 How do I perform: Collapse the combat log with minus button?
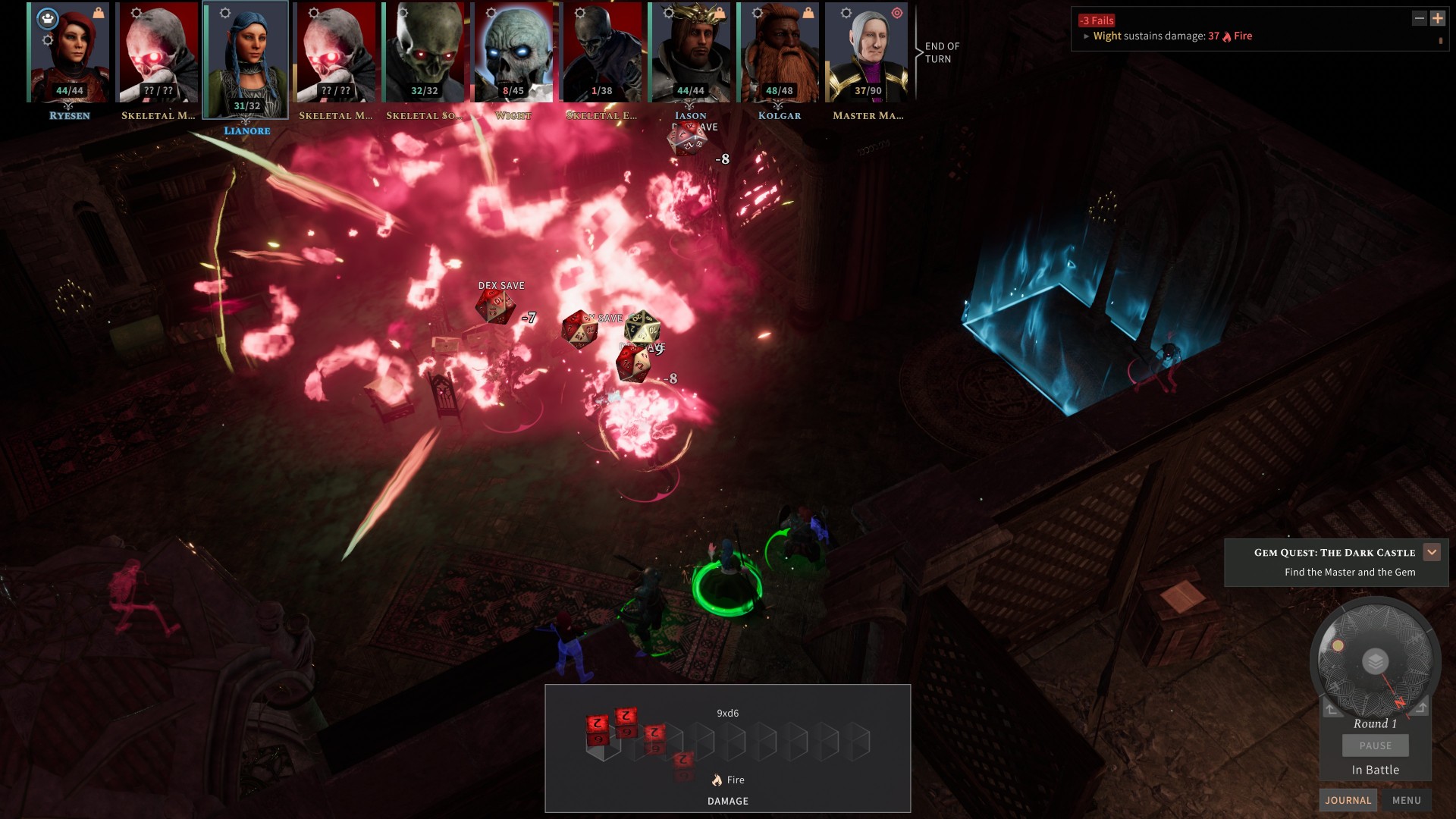pyautogui.click(x=1419, y=18)
